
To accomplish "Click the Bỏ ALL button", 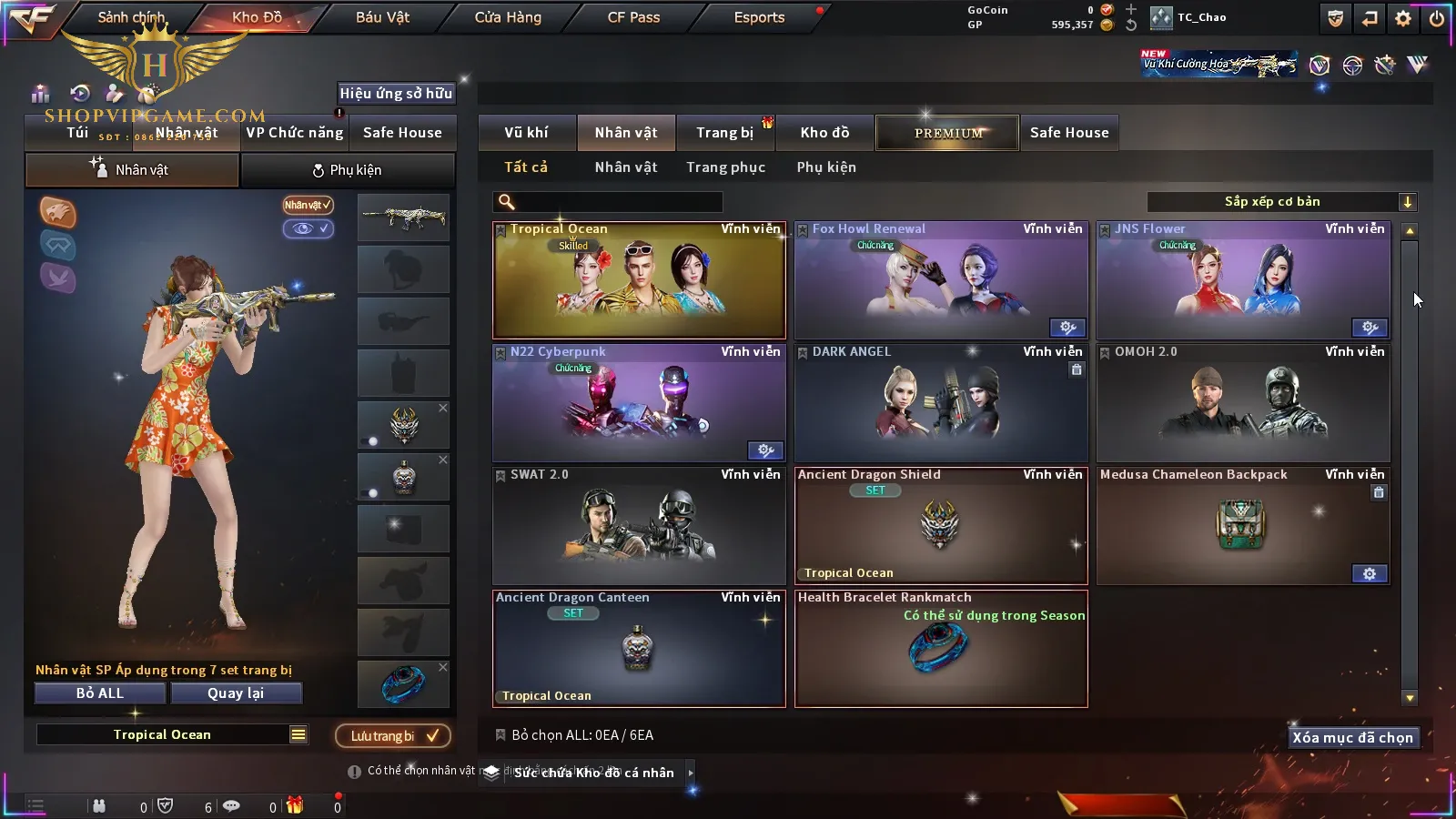I will [x=100, y=693].
